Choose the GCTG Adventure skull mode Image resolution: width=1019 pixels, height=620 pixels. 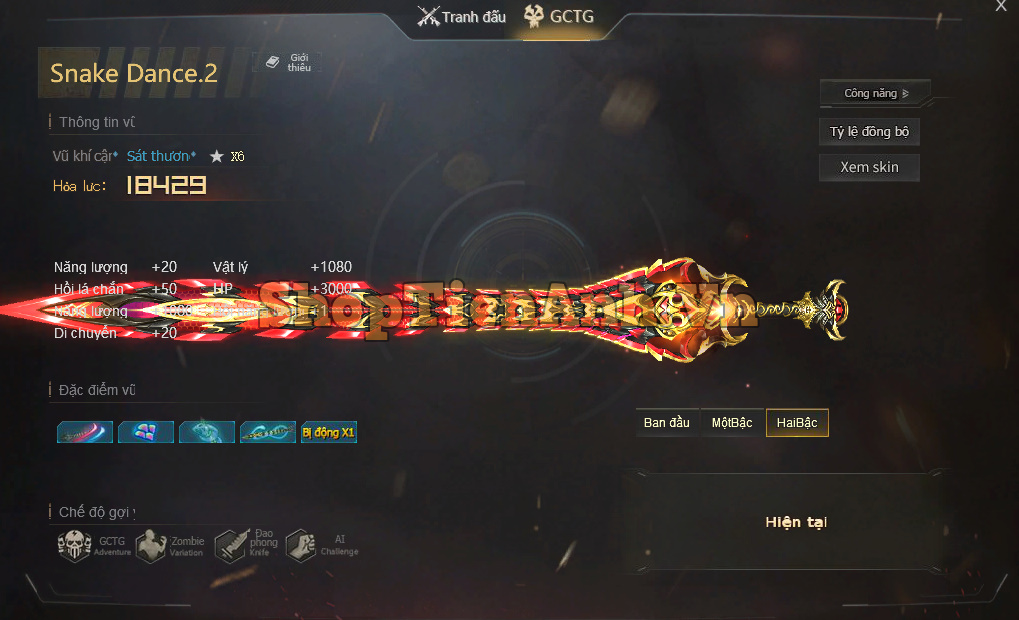pos(75,546)
